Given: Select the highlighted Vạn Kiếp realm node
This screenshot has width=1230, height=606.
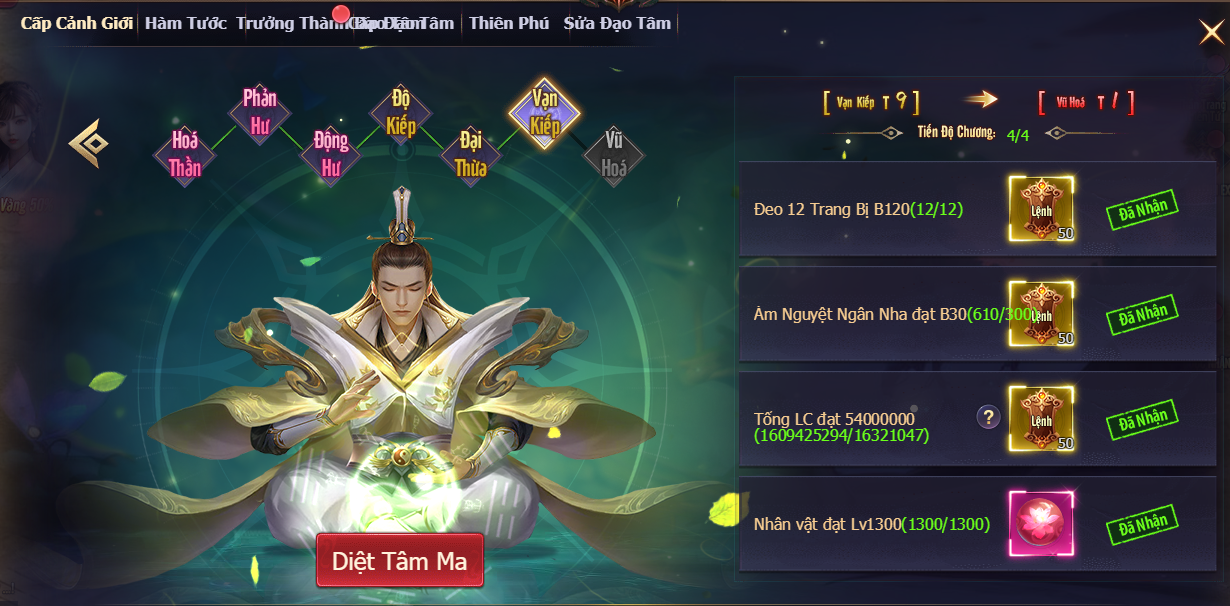Looking at the screenshot, I should coord(545,112).
